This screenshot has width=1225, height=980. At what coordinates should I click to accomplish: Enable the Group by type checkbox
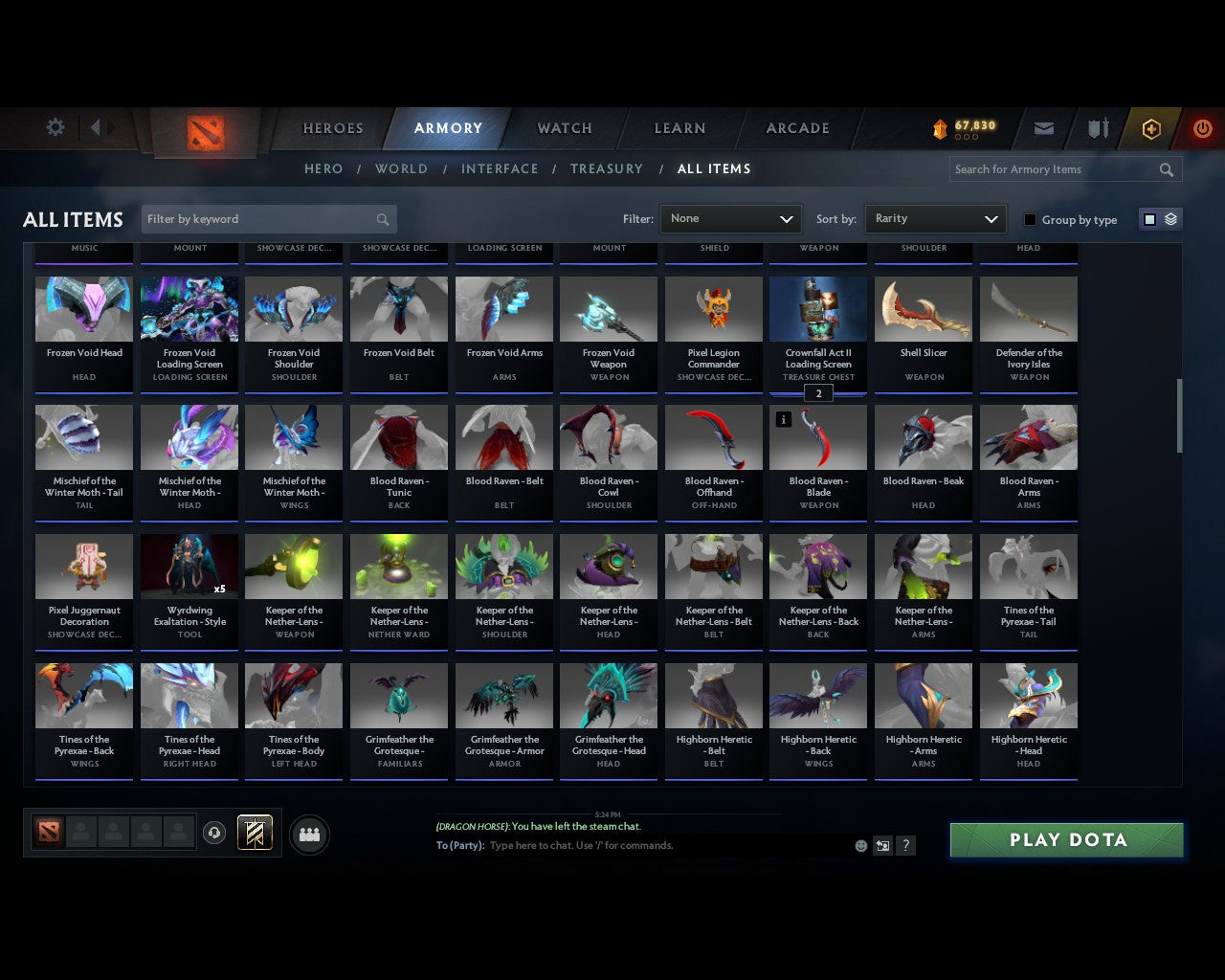coord(1030,219)
